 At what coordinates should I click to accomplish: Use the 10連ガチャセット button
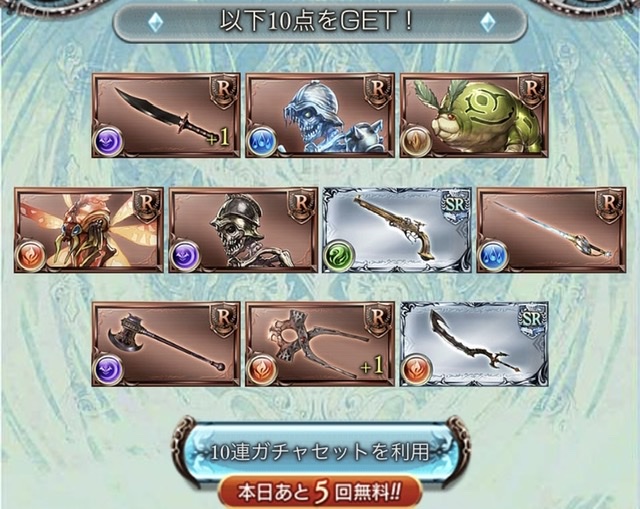click(320, 452)
